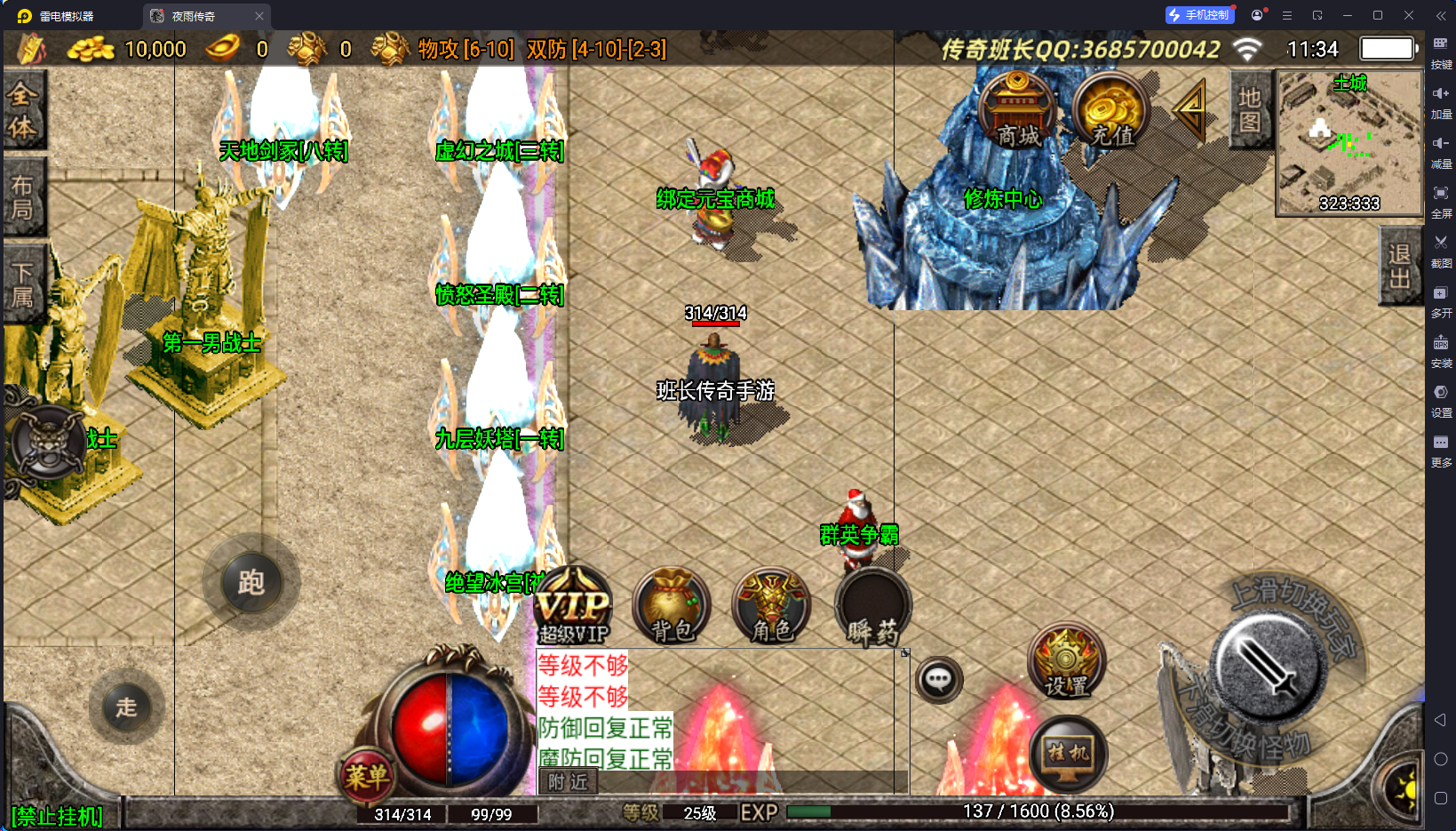Switch to 跑 run mode
Screen dimensions: 1456x831
click(x=251, y=583)
